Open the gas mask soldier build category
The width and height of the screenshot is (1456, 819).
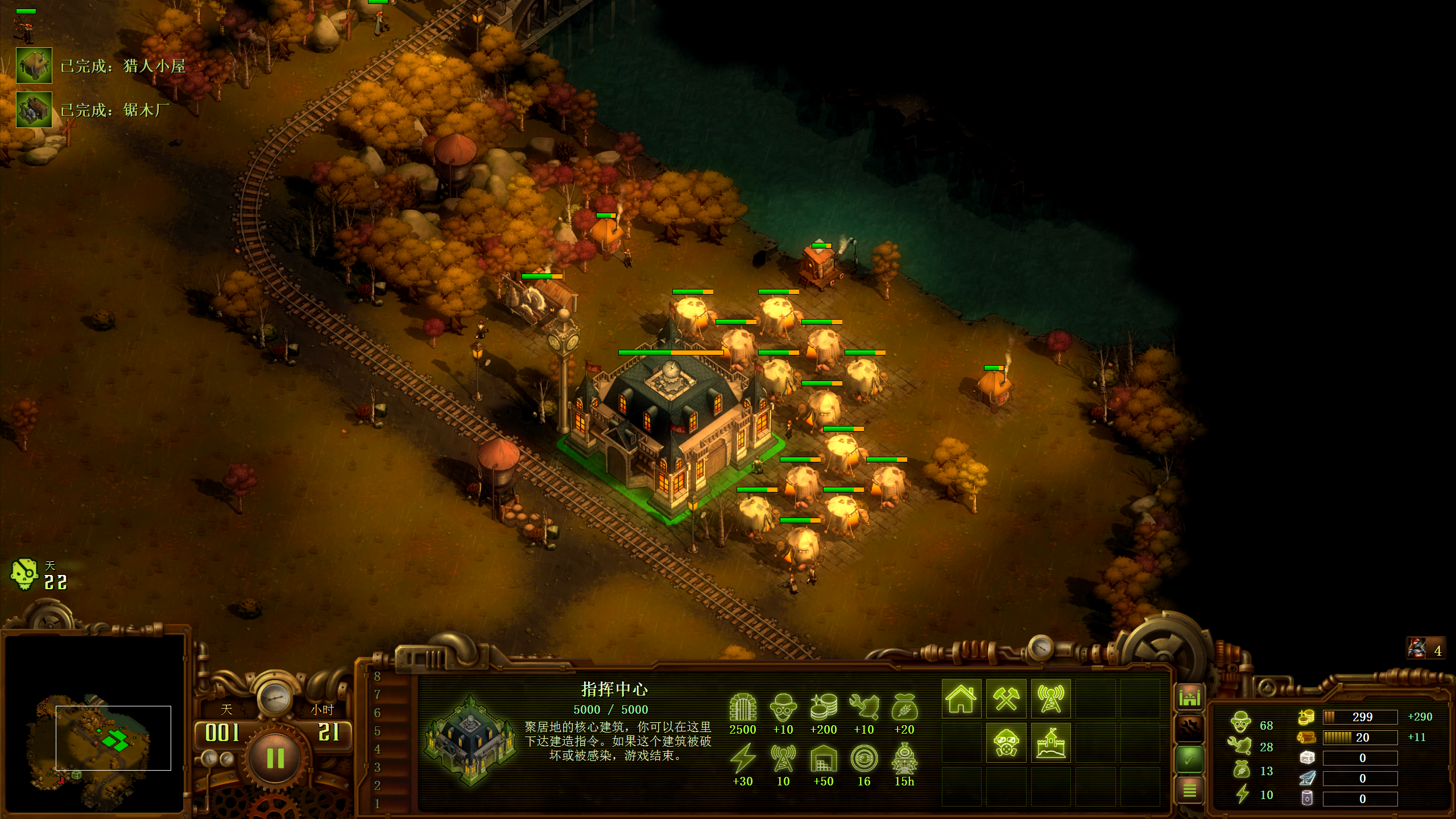point(1006,743)
